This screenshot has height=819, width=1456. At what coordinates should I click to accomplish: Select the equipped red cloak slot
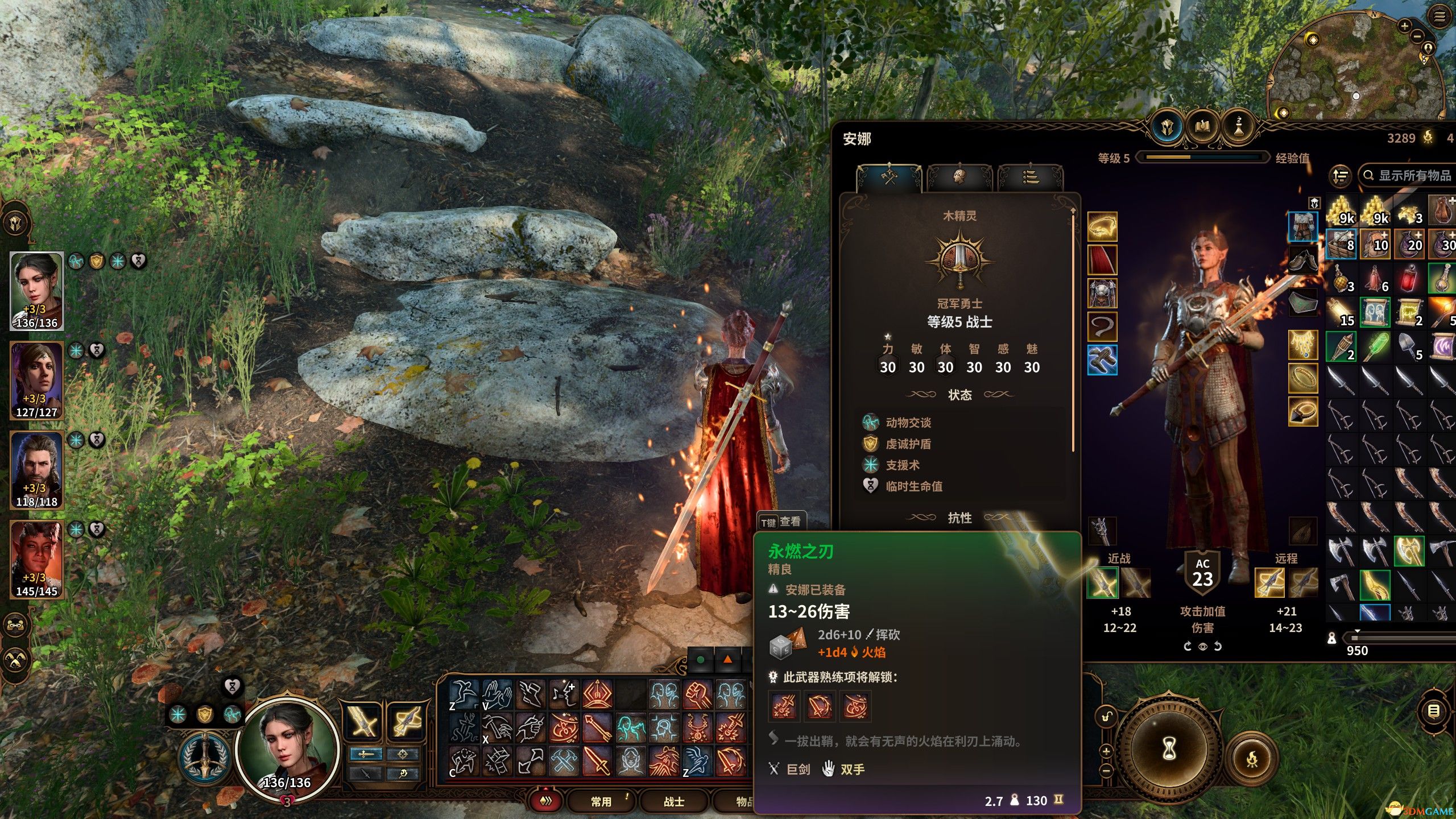tap(1102, 260)
